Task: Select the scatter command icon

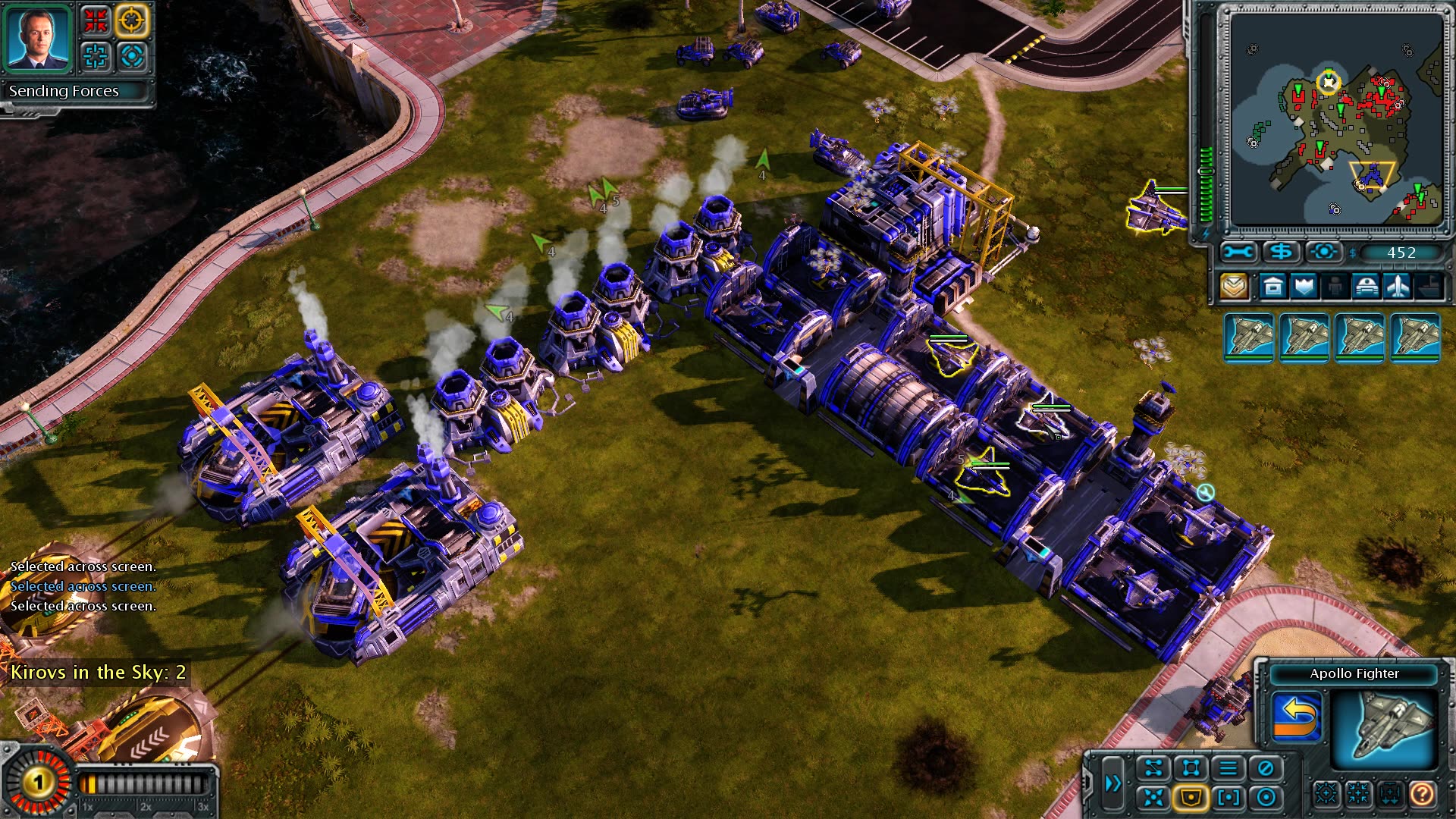Action: [1153, 799]
